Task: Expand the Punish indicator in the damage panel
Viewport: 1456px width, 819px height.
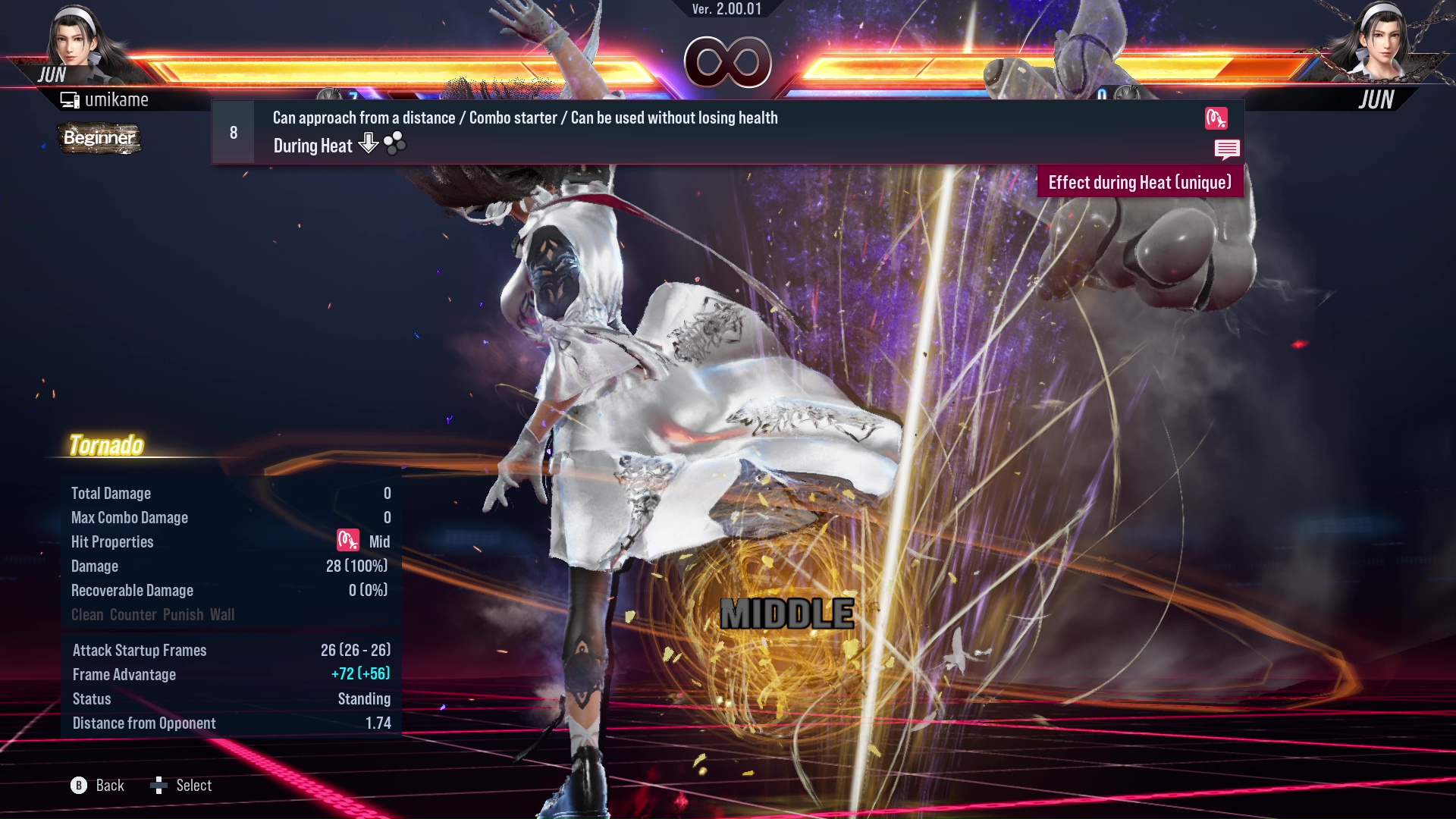Action: tap(183, 614)
